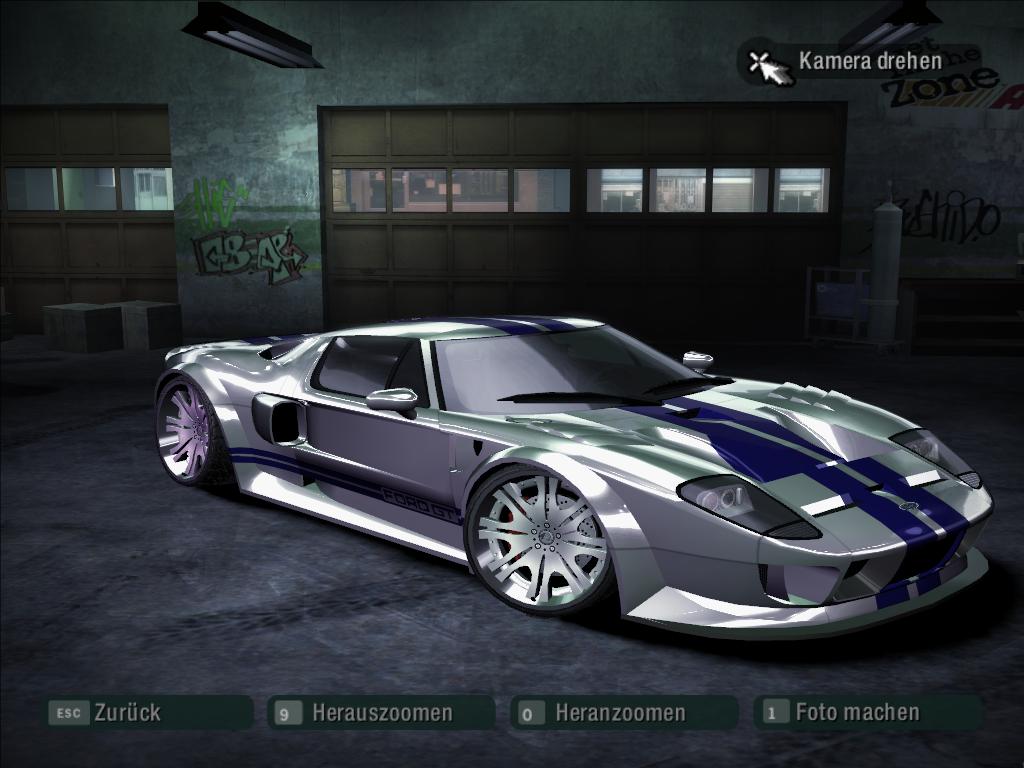Zoom out using Herauszoomen
Viewport: 1024px width, 768px height.
click(x=381, y=713)
